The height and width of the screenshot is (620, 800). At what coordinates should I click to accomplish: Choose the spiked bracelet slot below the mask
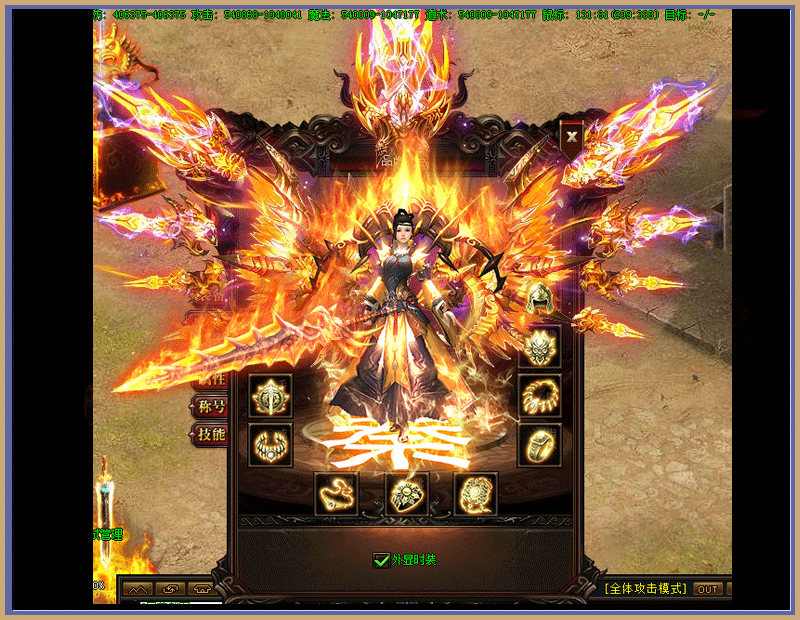(539, 397)
